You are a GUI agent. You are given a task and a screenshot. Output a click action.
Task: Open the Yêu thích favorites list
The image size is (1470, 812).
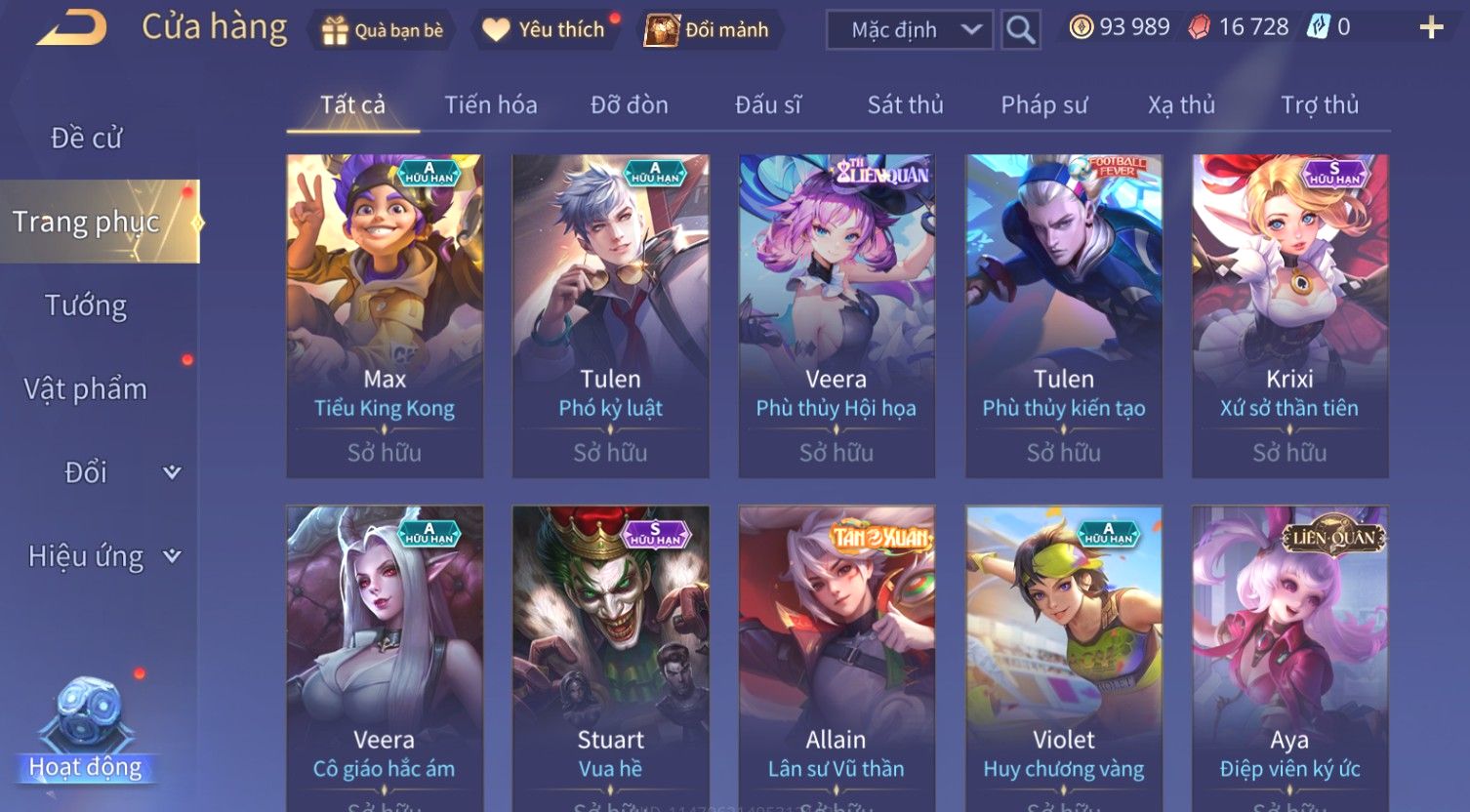(546, 30)
